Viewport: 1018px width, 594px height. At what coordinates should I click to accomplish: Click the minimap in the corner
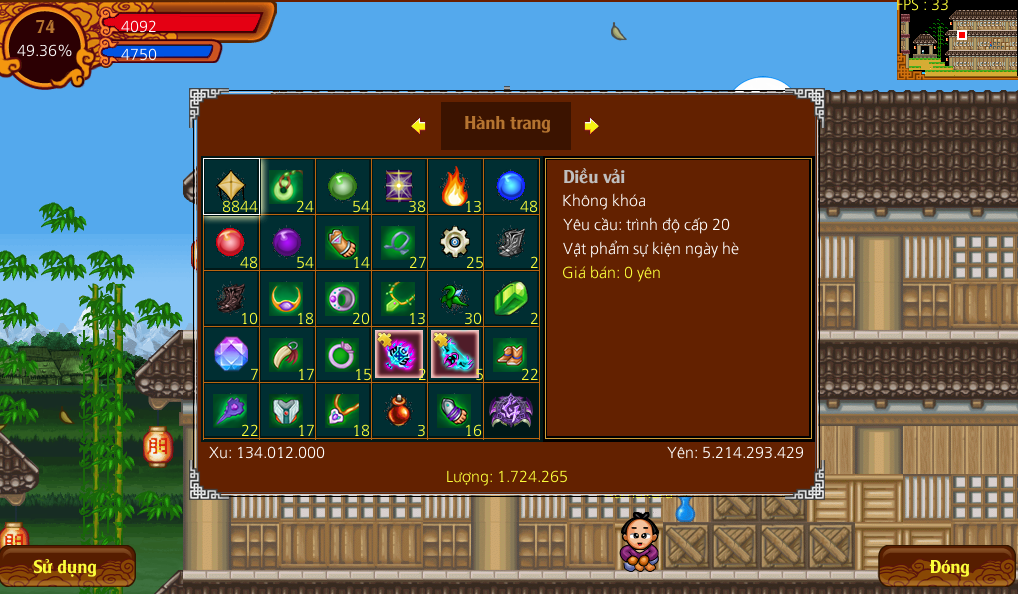(x=957, y=40)
